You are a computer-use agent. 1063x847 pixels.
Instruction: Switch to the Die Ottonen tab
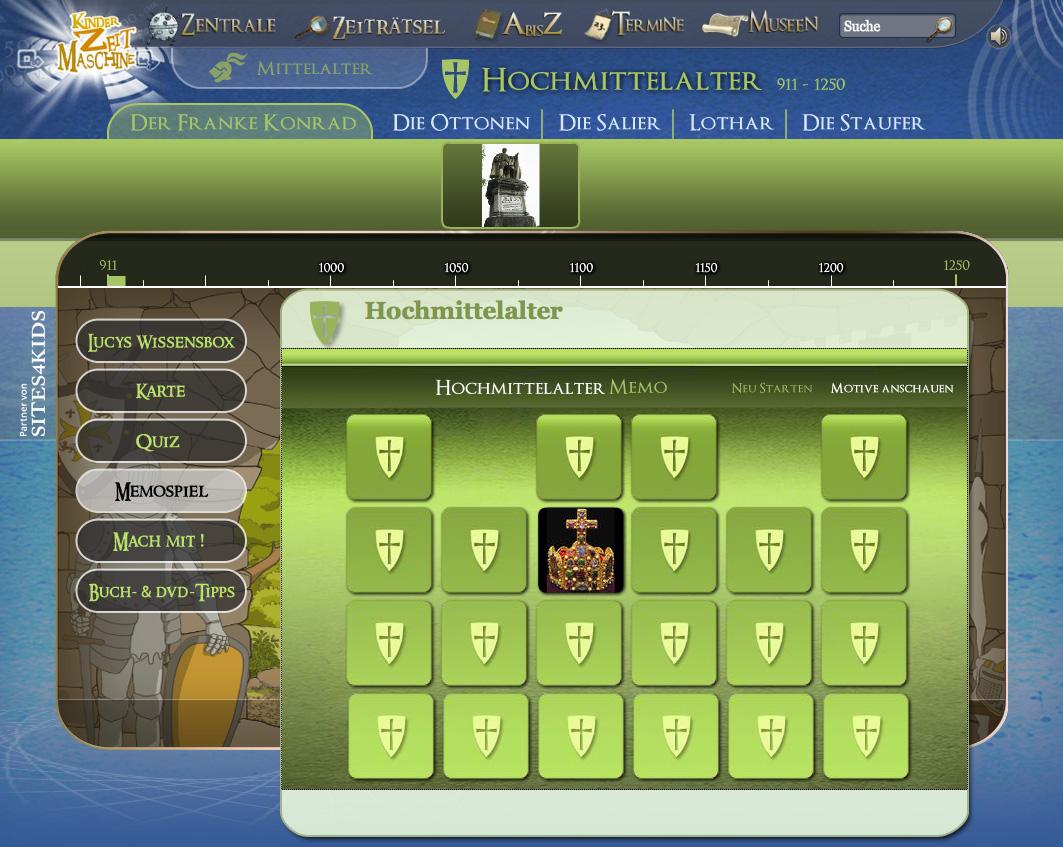pos(461,123)
